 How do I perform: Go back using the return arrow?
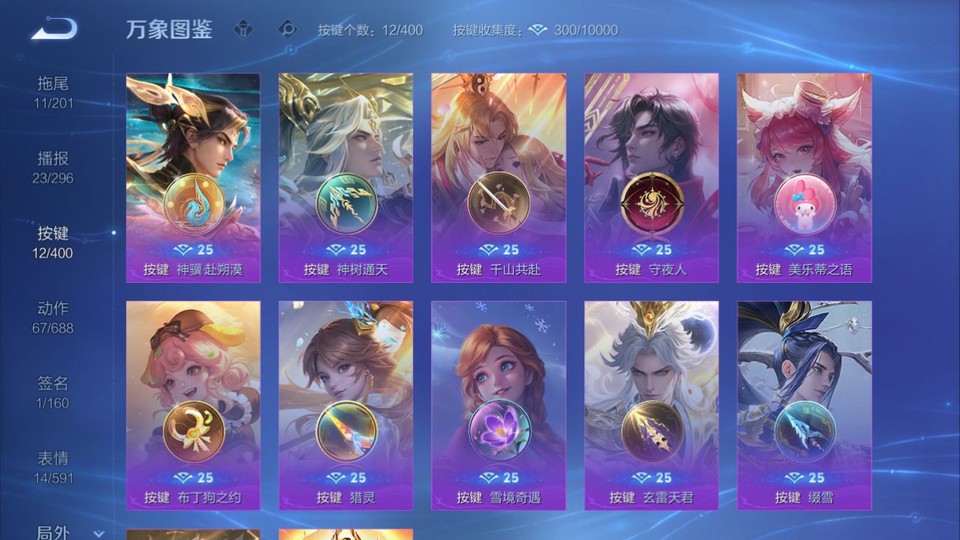(54, 28)
